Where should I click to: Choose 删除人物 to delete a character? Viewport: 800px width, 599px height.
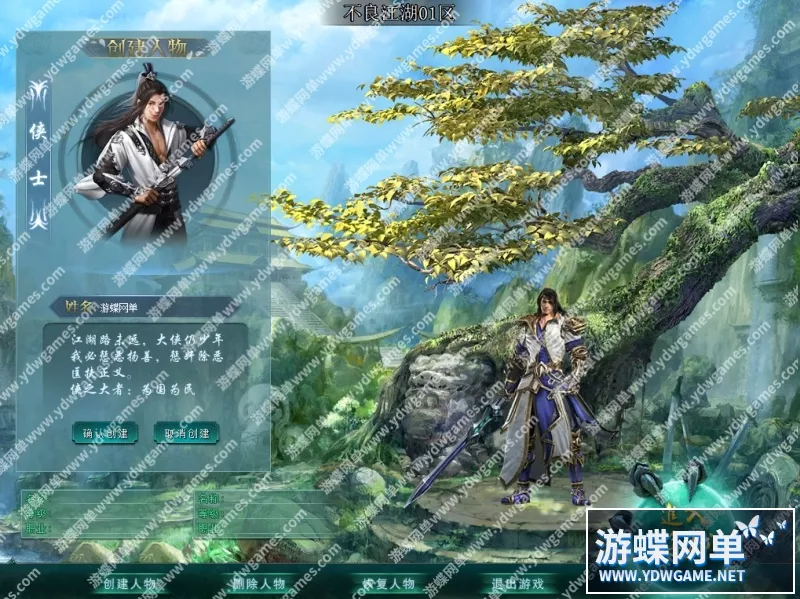coord(258,584)
